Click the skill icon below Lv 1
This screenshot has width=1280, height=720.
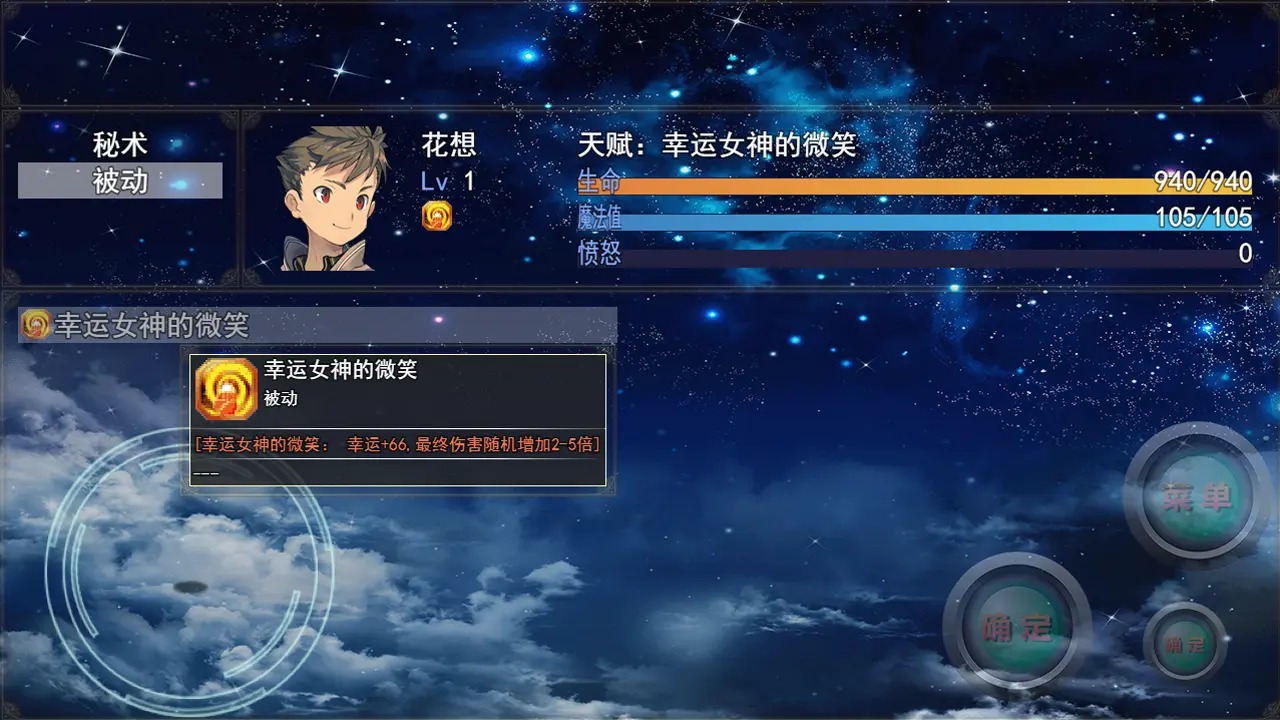438,215
